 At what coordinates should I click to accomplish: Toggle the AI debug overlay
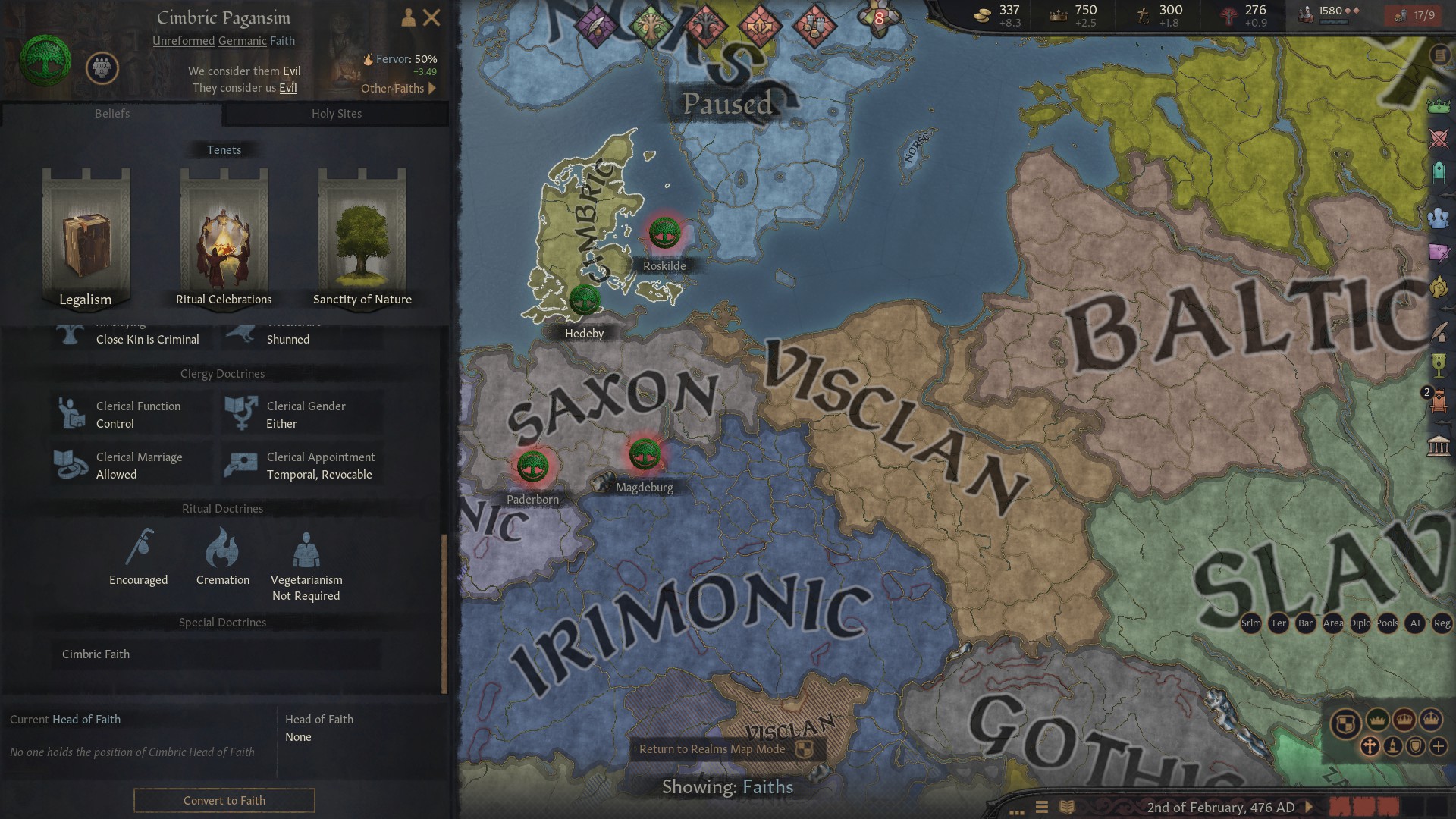[1415, 623]
